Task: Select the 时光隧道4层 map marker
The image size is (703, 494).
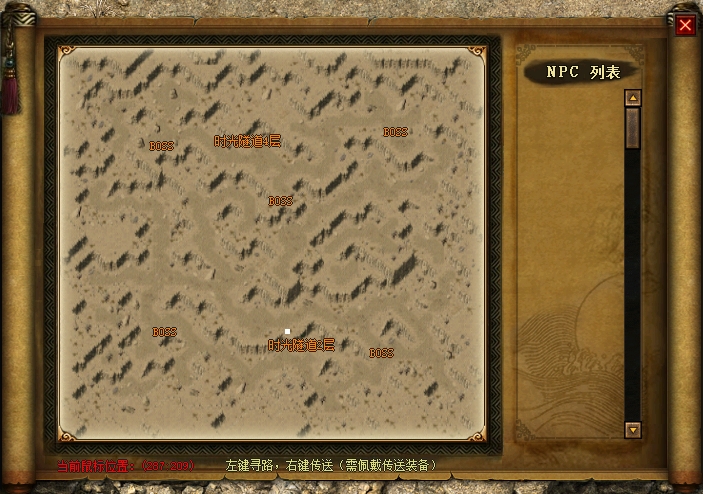Action: tap(248, 142)
